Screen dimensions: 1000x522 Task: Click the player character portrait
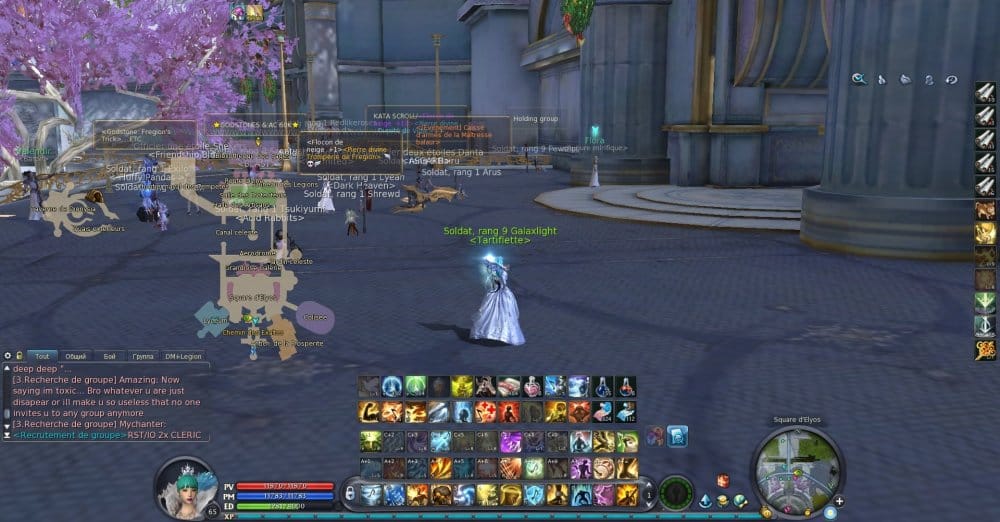186,488
